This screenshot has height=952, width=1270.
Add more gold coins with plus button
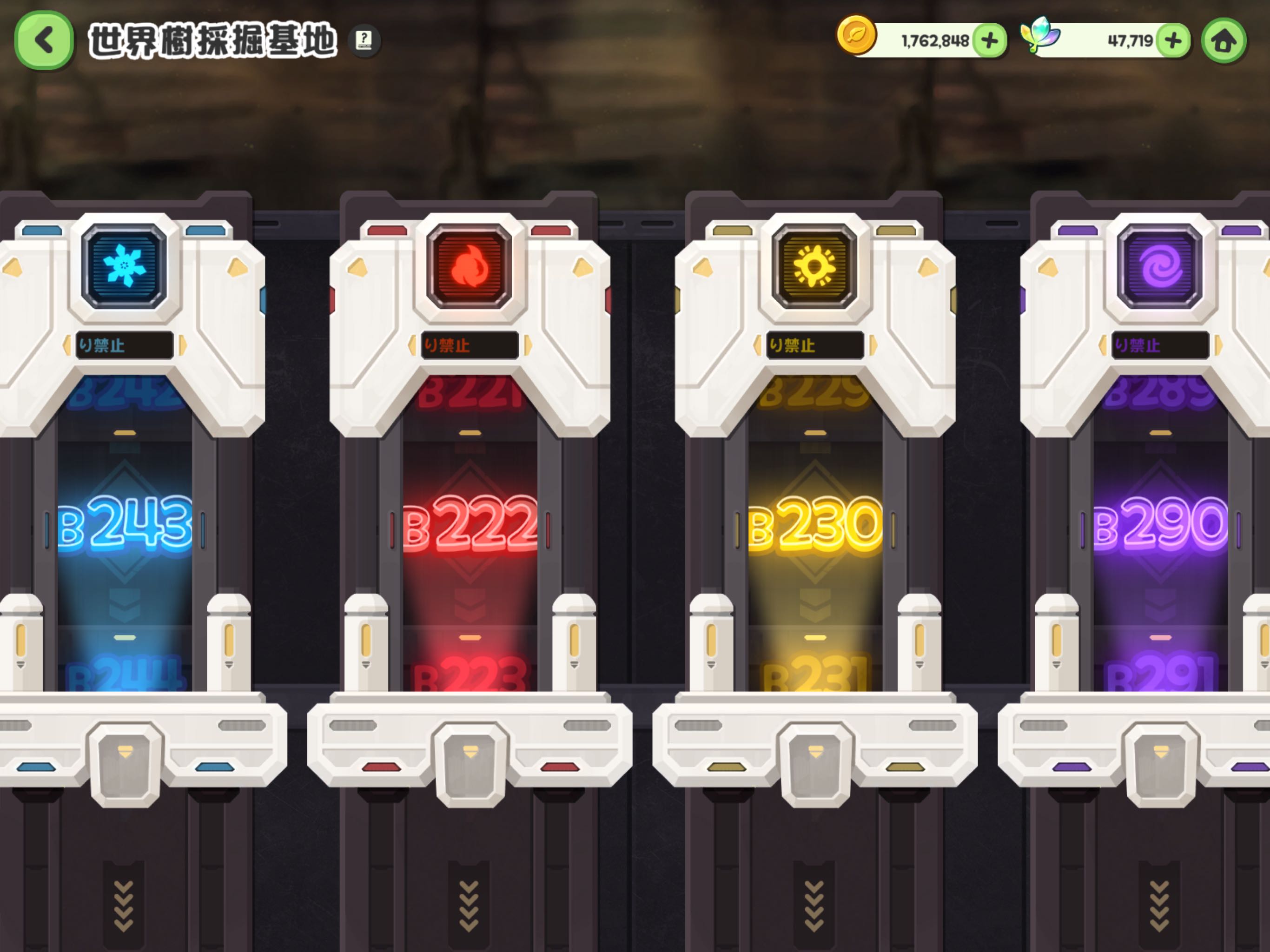point(989,41)
